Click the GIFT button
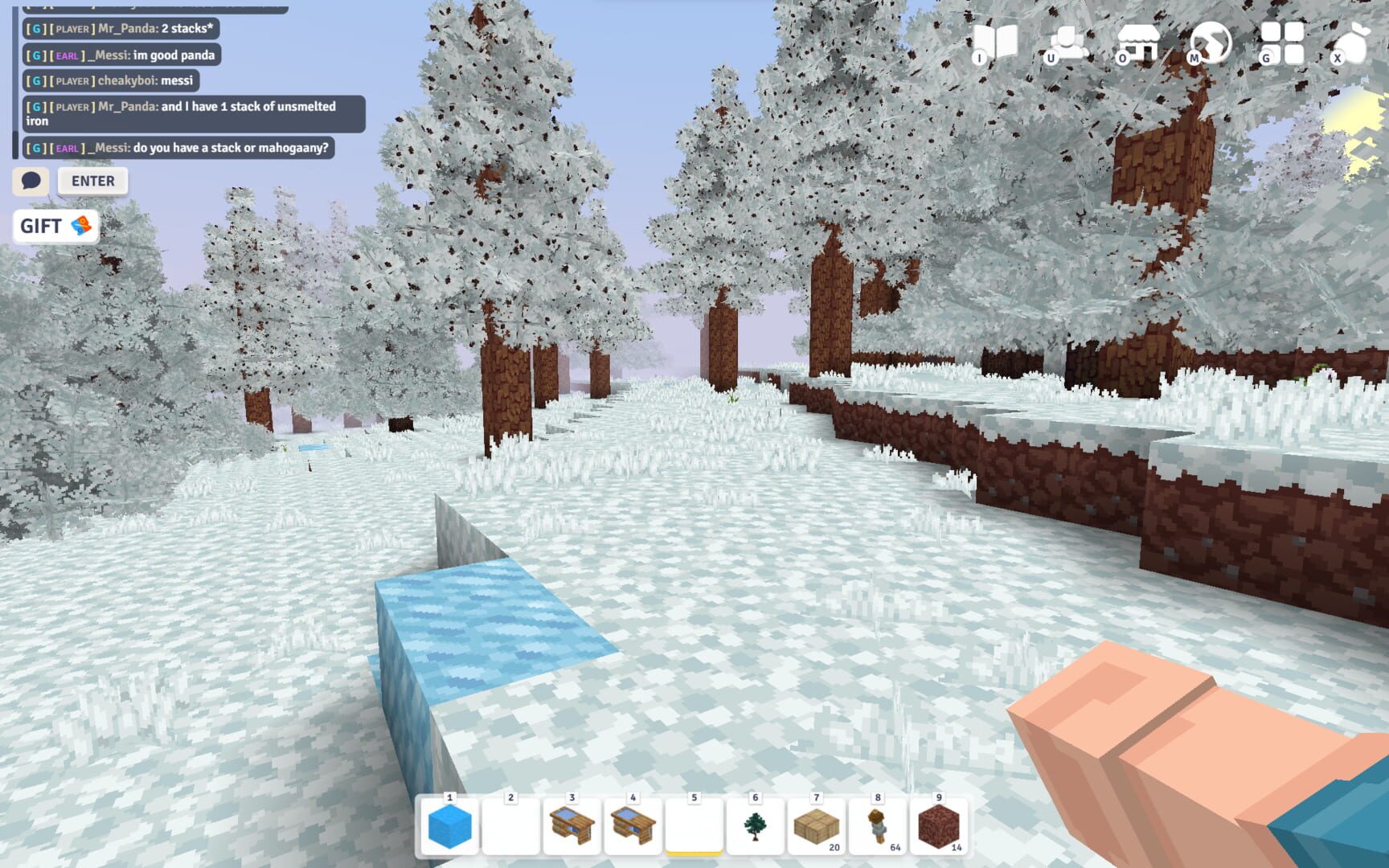The width and height of the screenshot is (1389, 868). [x=43, y=226]
